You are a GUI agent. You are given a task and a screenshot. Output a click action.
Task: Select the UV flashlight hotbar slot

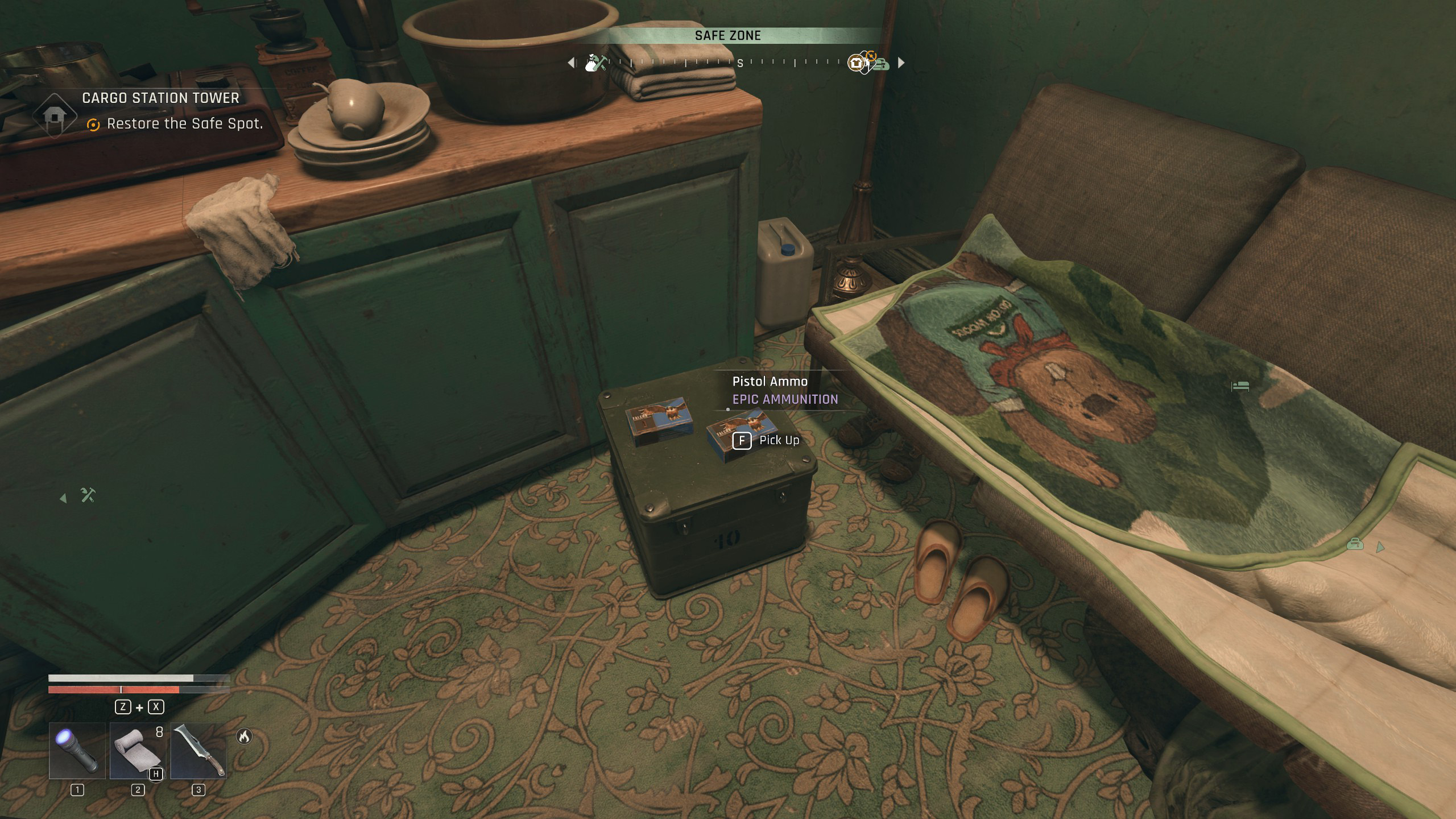pos(77,750)
